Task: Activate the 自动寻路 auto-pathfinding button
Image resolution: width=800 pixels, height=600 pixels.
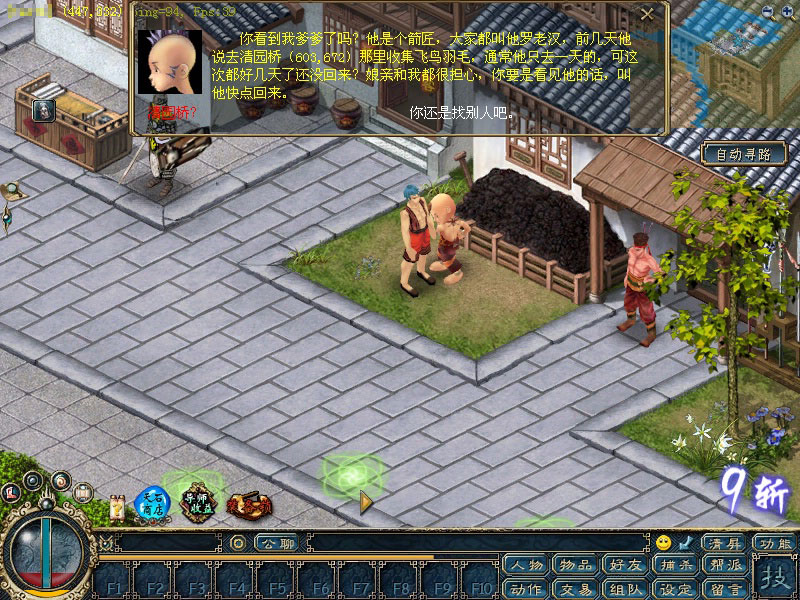Action: tap(743, 154)
